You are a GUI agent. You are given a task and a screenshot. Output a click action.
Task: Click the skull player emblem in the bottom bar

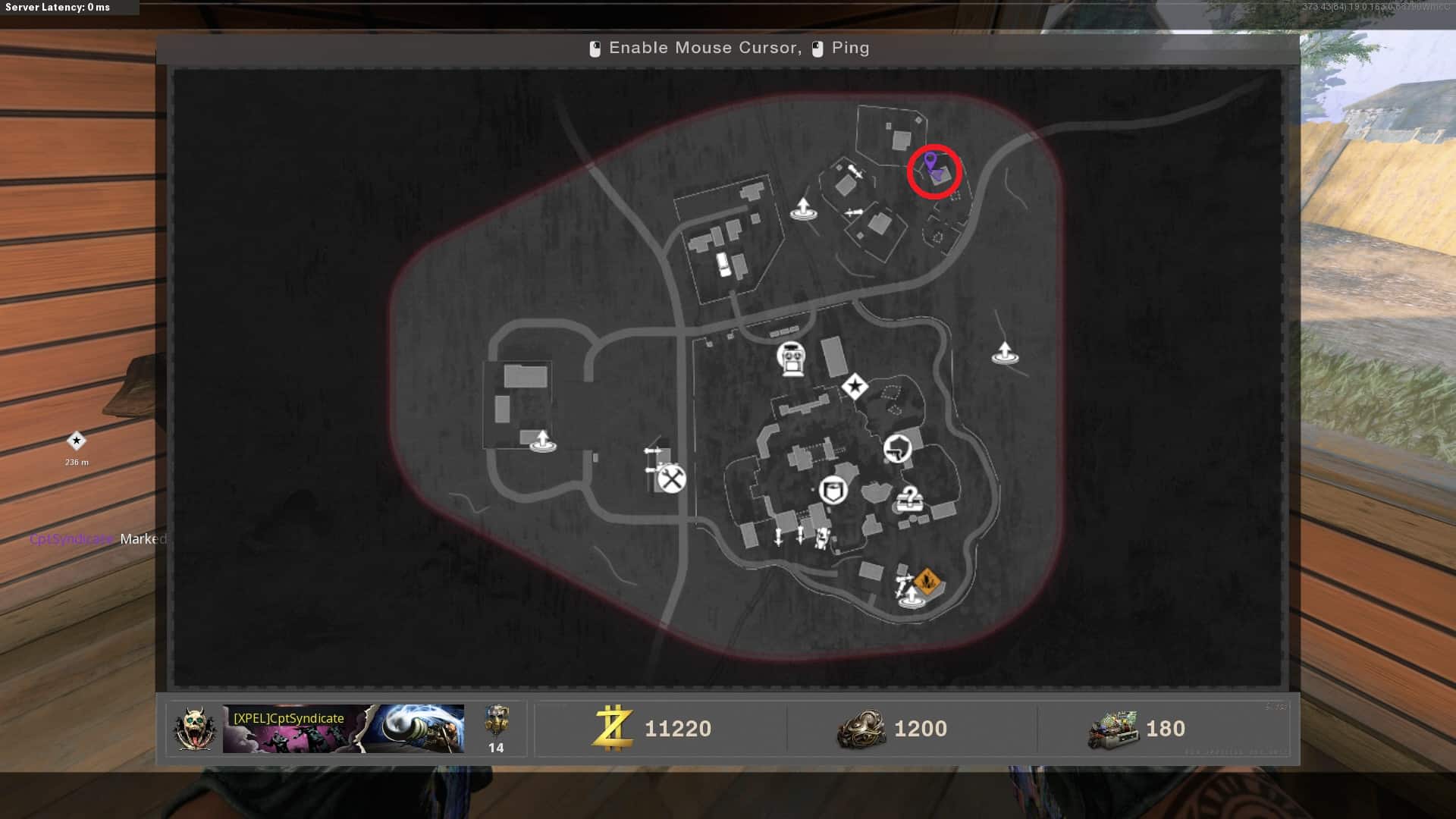(x=194, y=729)
